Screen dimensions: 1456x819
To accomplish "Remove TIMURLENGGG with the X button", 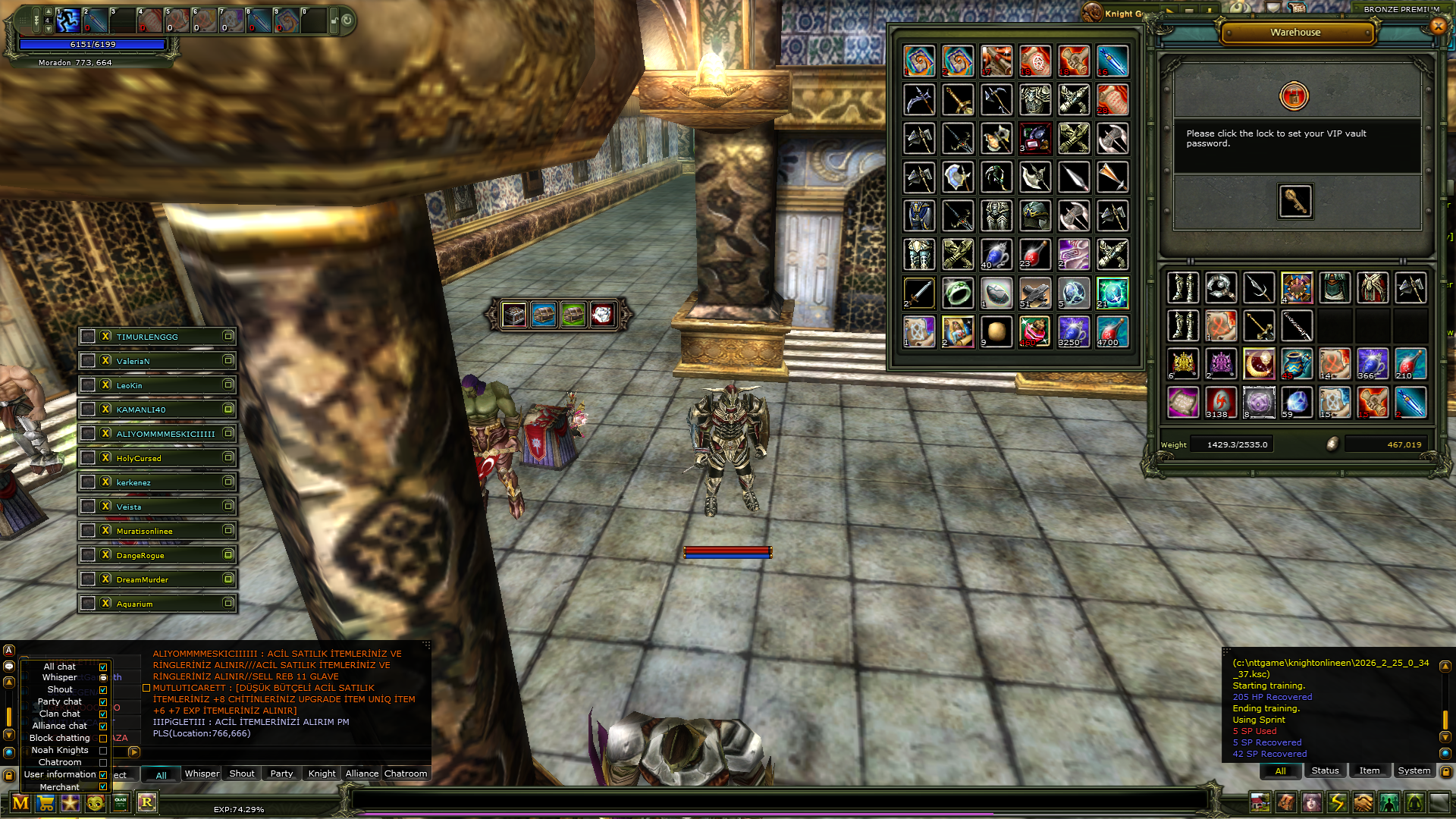I will point(106,336).
